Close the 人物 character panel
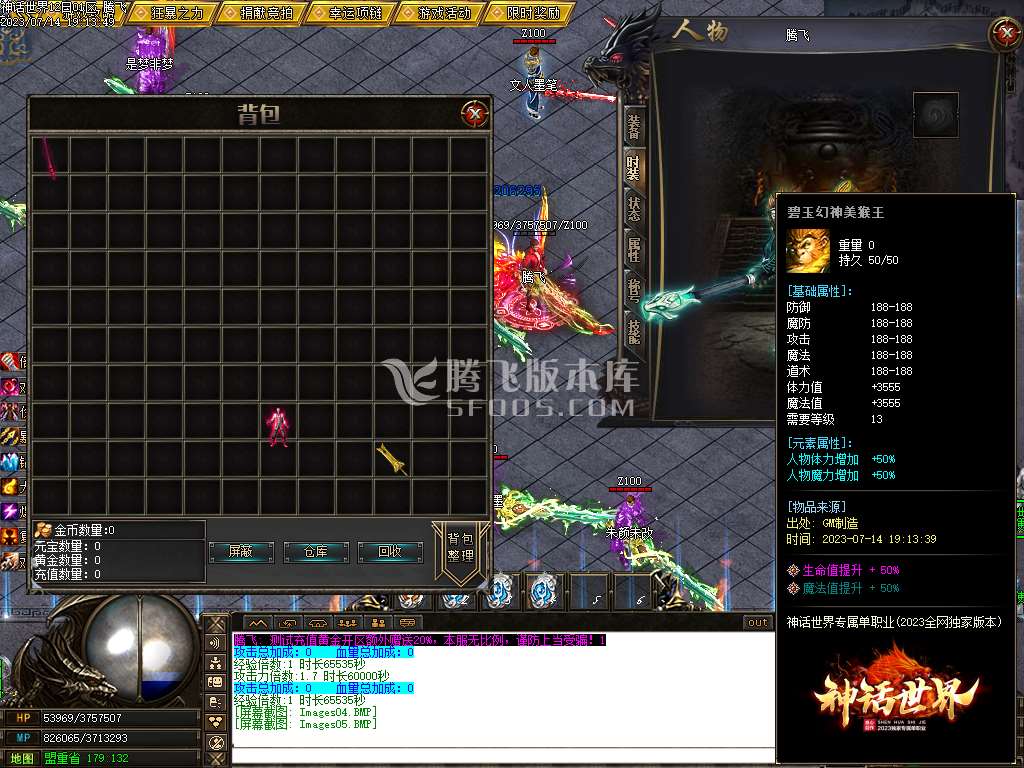Screen dimensions: 1024x768 tap(1004, 34)
